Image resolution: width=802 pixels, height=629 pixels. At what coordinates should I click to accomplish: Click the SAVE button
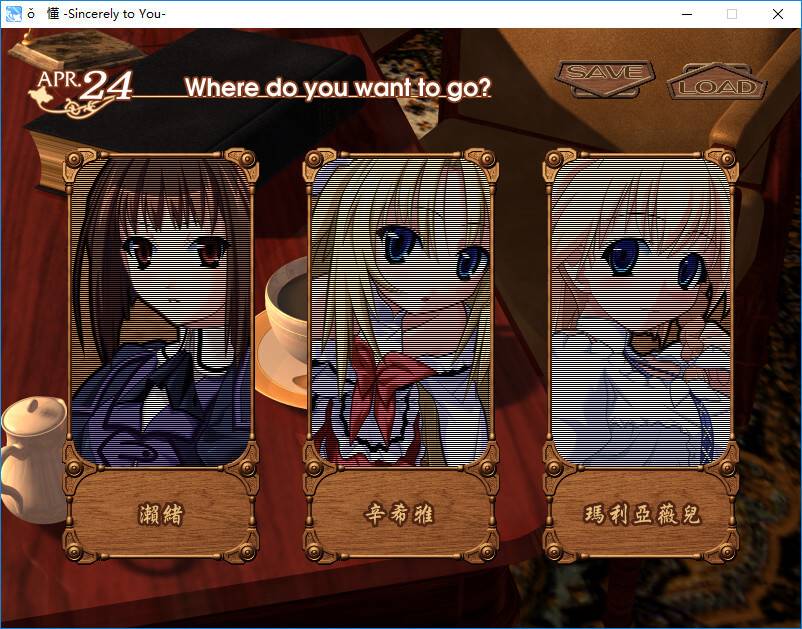pyautogui.click(x=605, y=73)
